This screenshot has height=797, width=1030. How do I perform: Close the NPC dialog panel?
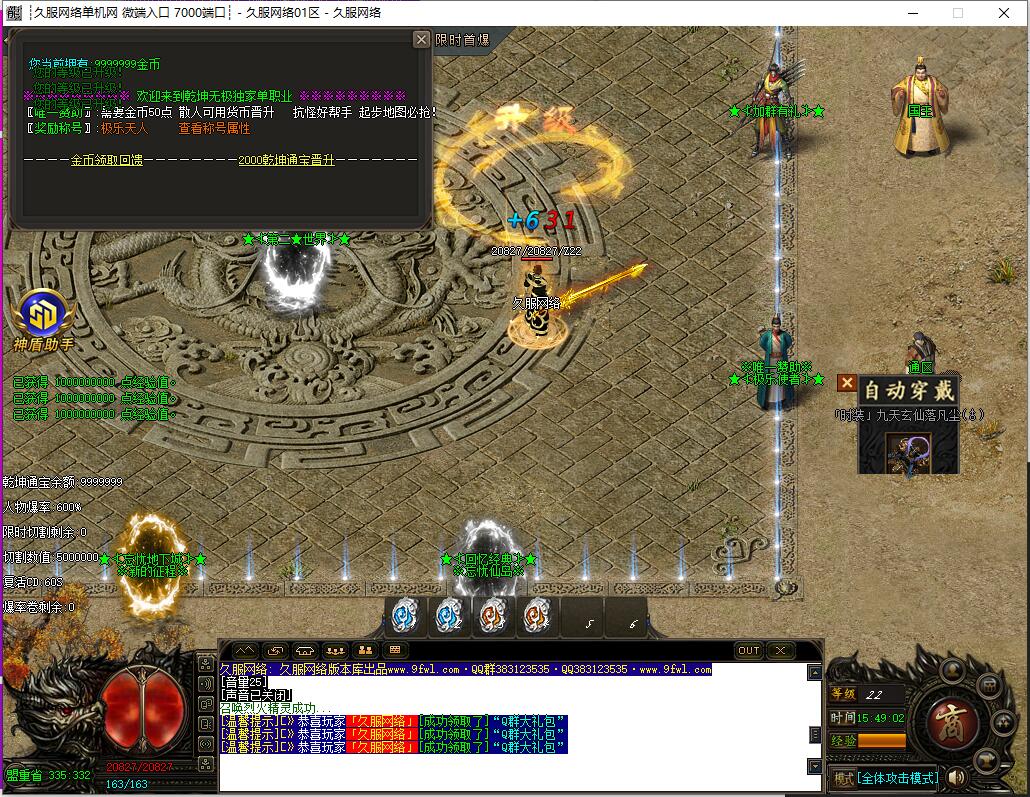tap(421, 39)
